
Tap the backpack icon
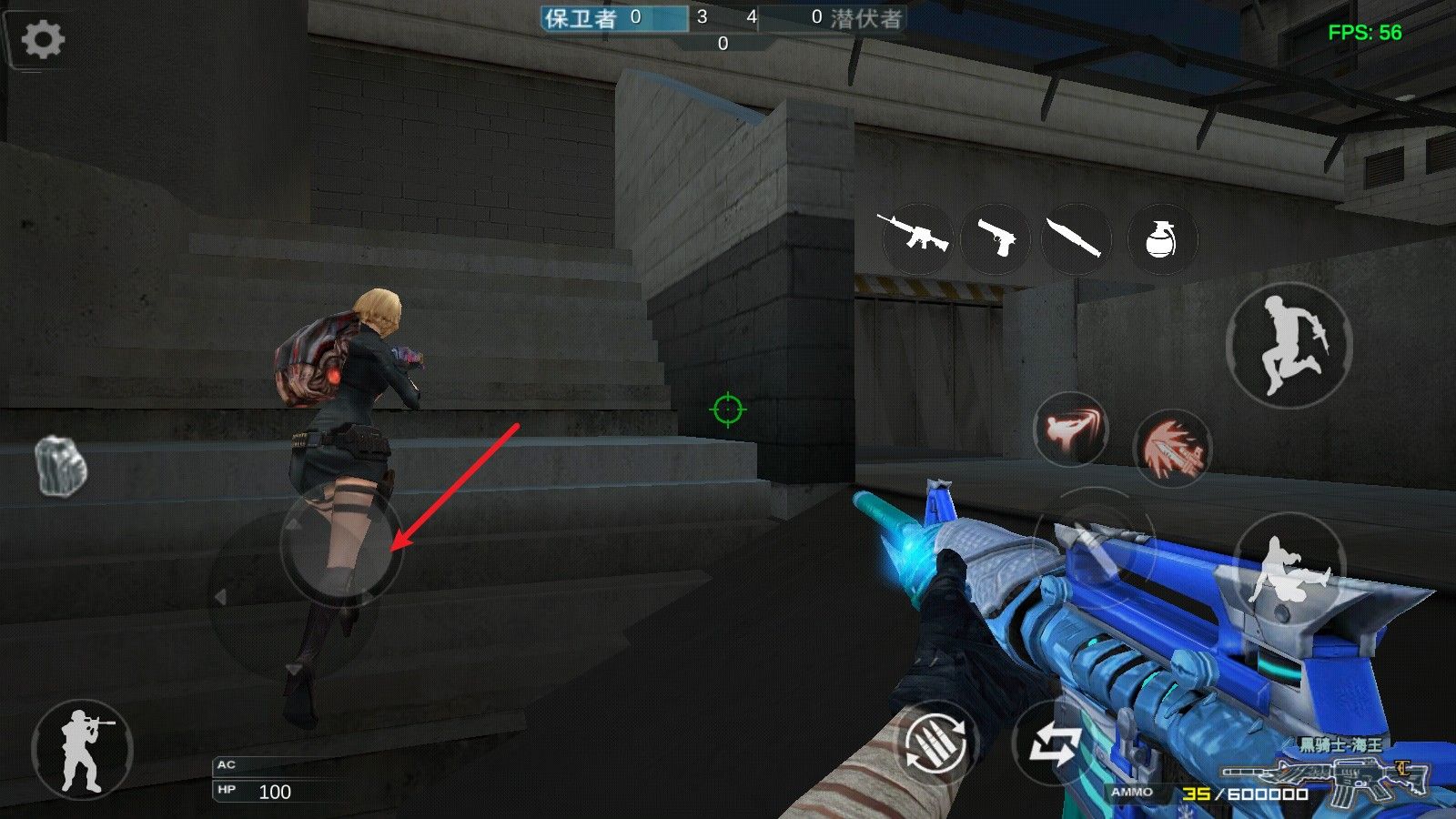(x=62, y=466)
